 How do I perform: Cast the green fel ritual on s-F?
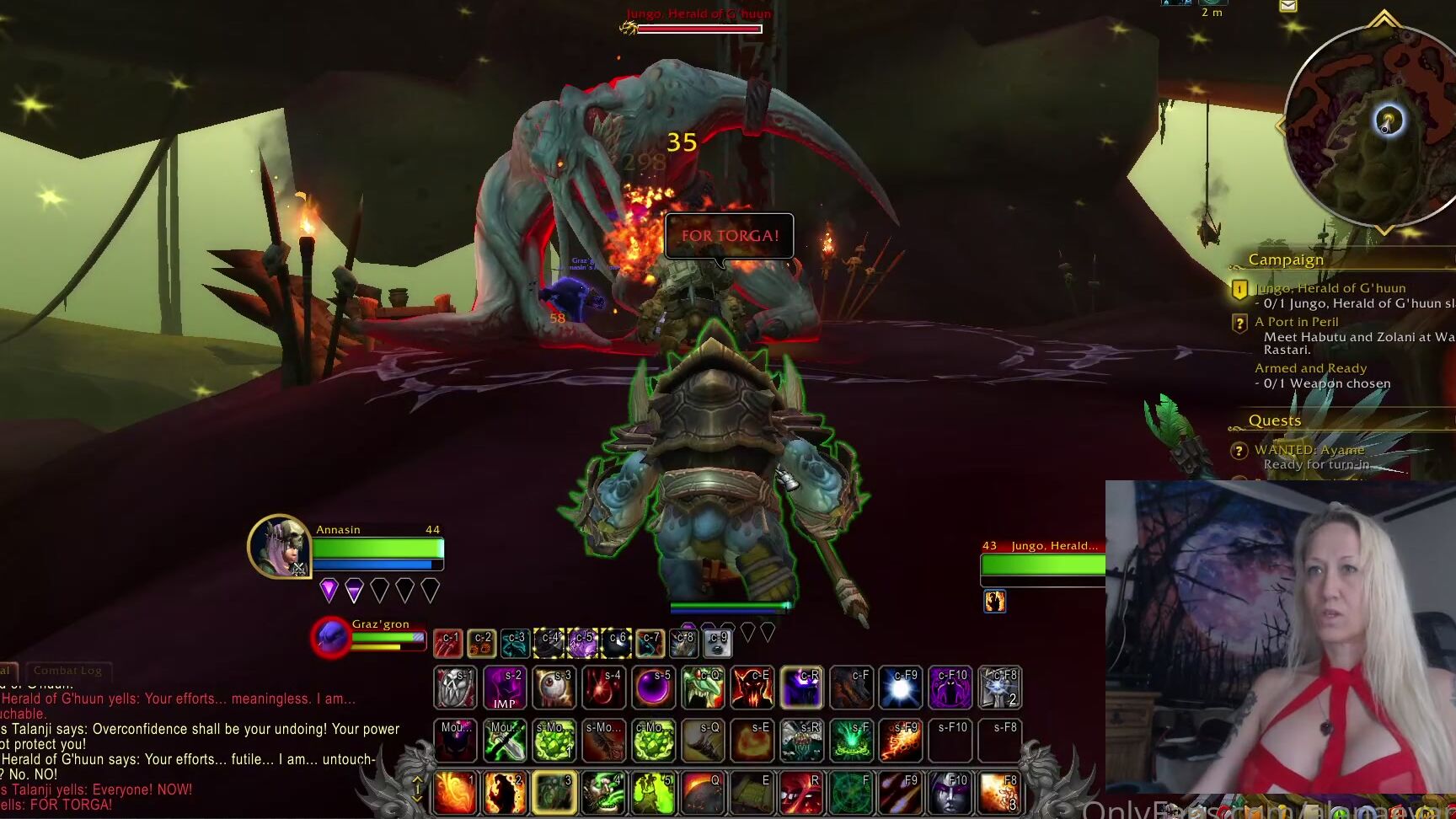click(x=851, y=740)
